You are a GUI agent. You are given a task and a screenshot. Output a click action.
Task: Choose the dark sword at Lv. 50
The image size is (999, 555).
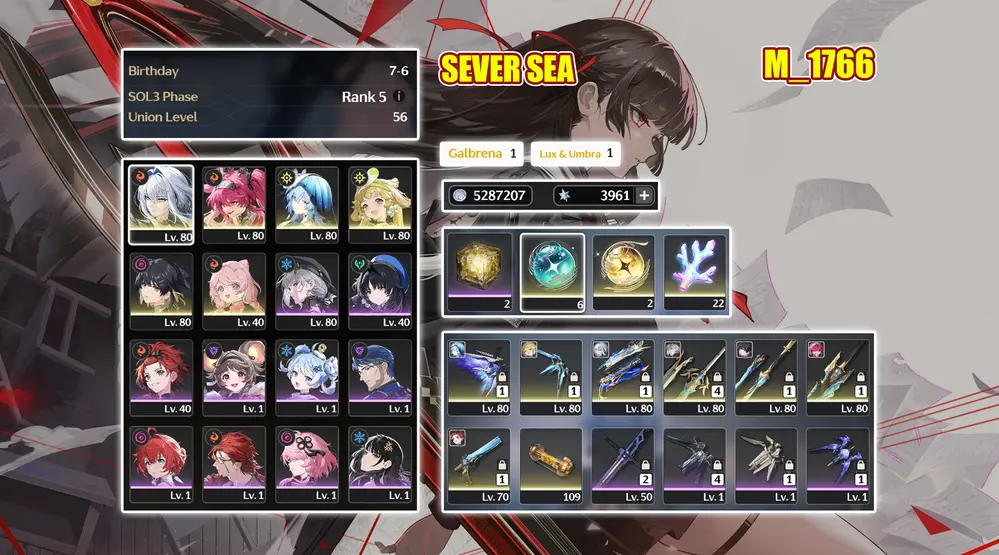(x=624, y=465)
